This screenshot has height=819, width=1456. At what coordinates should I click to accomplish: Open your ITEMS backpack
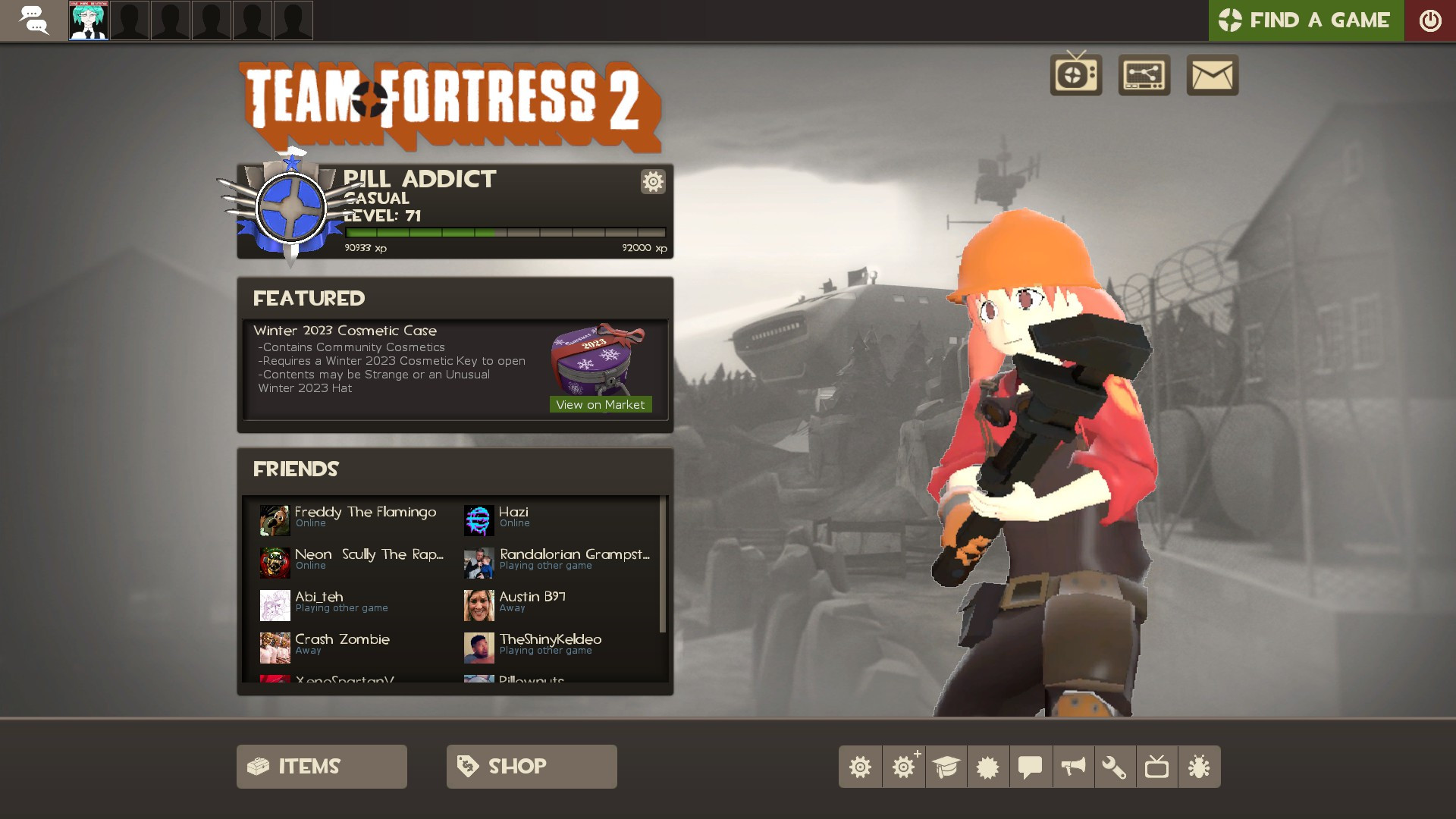321,766
